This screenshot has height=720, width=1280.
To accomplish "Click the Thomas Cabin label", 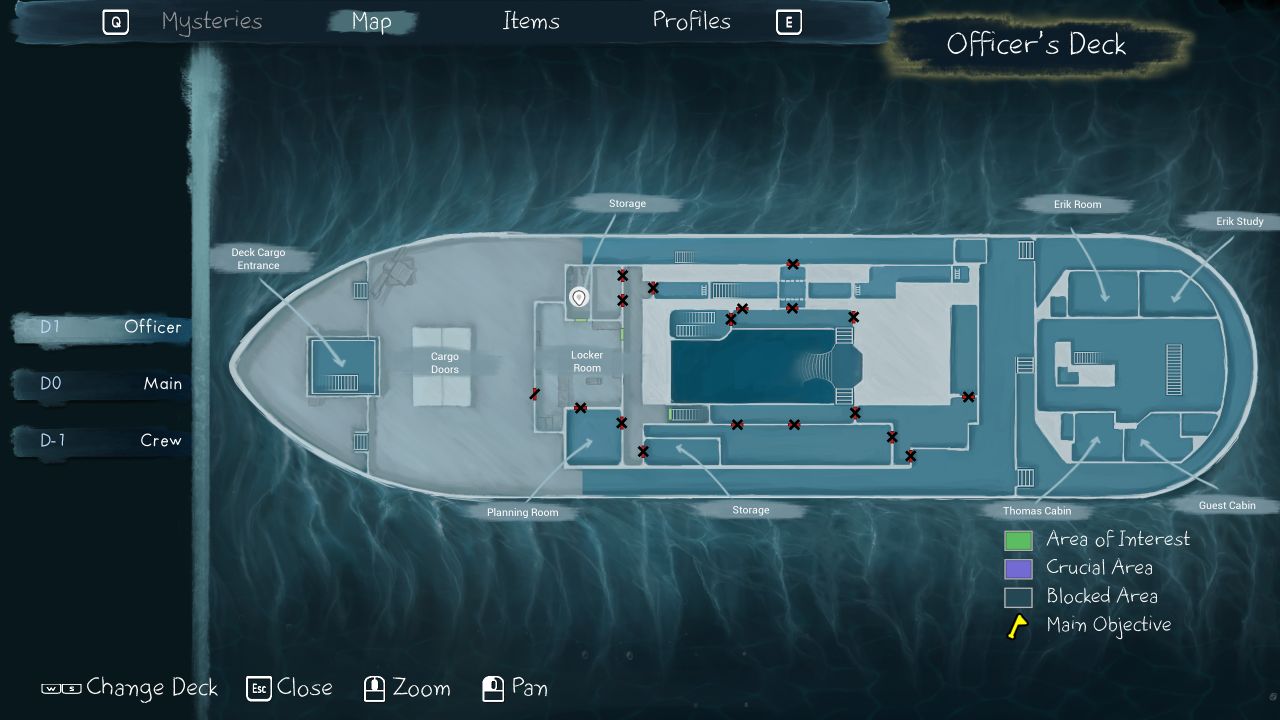I will 1037,511.
